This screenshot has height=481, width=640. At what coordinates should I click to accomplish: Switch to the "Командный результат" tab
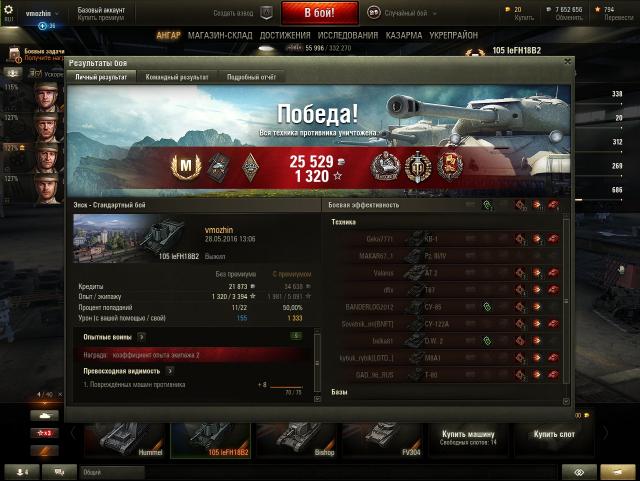click(x=177, y=77)
